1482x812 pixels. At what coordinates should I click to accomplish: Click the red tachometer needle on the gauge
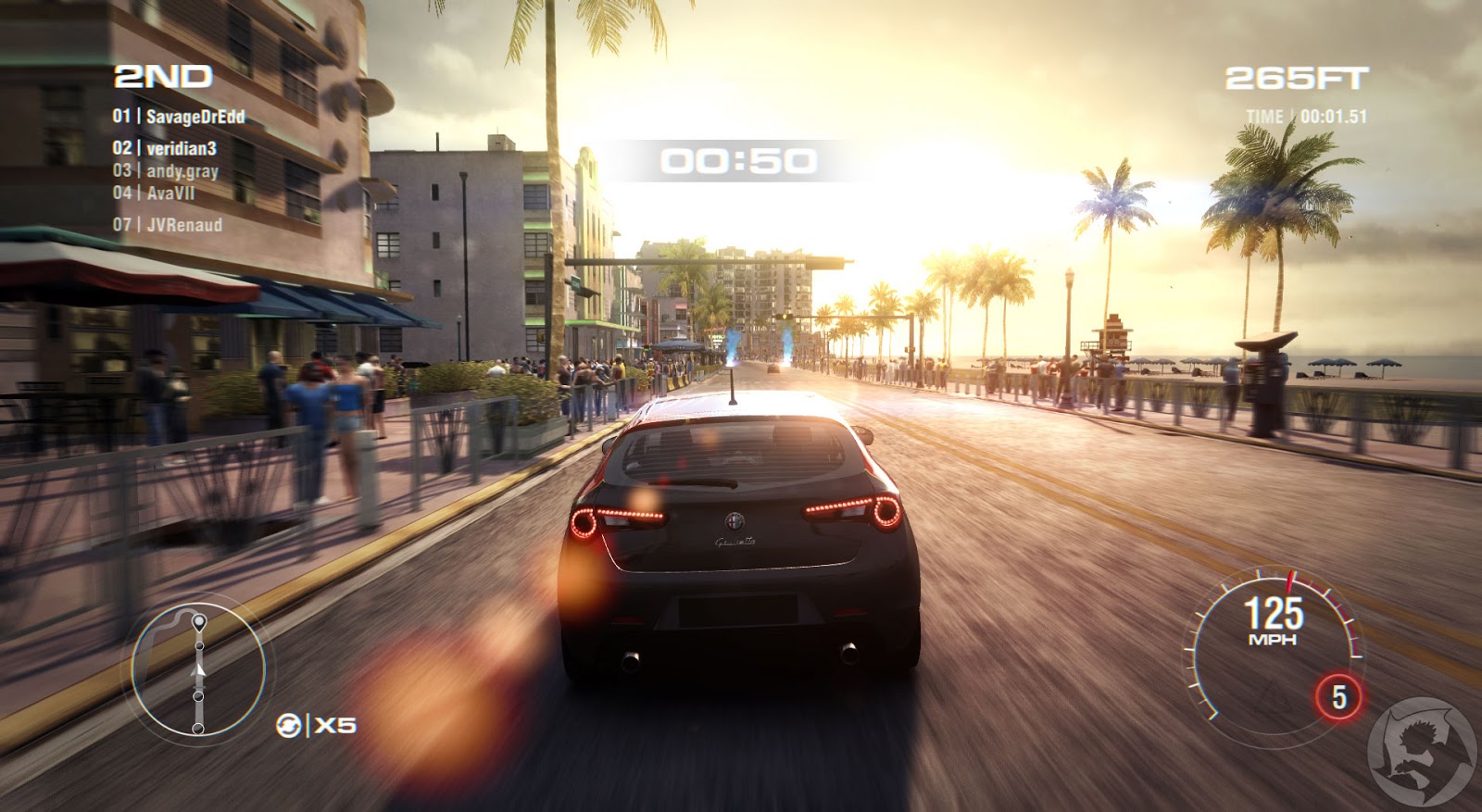pos(1289,583)
